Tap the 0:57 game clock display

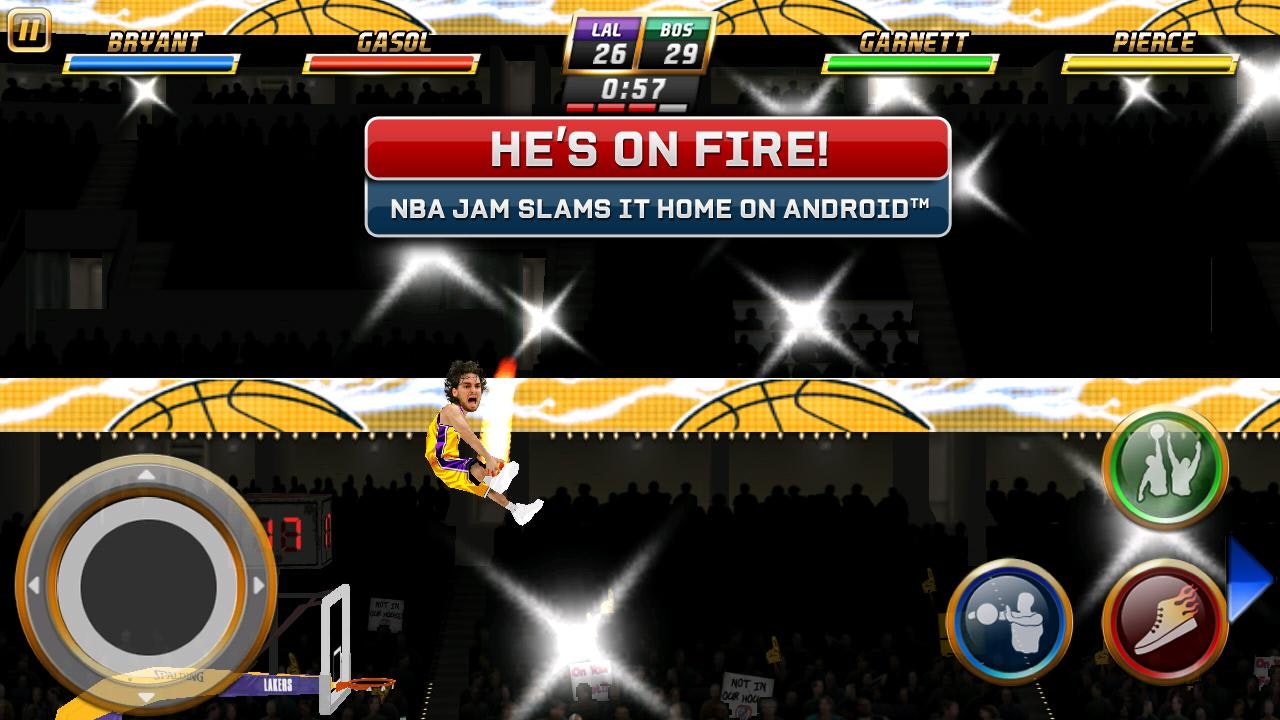tap(634, 87)
